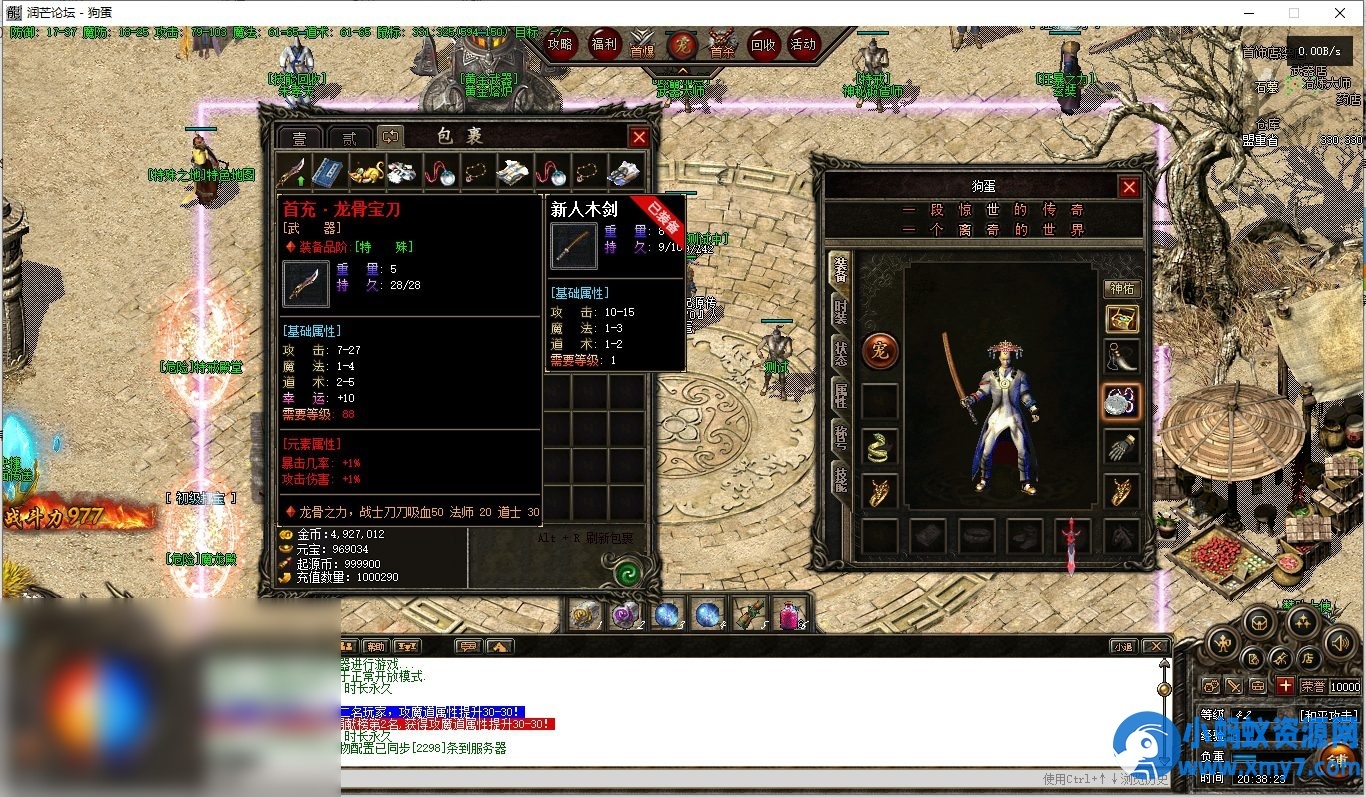Image resolution: width=1366 pixels, height=797 pixels.
Task: Click the 回收 button in the top bar
Action: click(764, 44)
